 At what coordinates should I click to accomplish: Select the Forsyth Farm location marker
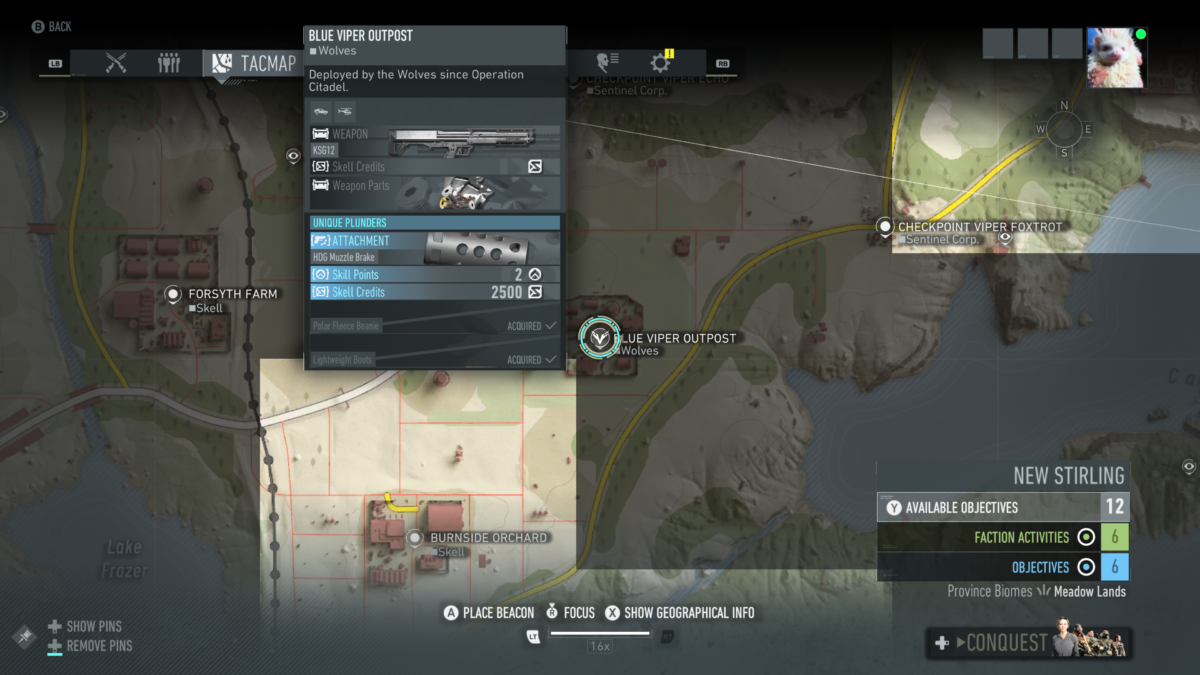coord(173,294)
